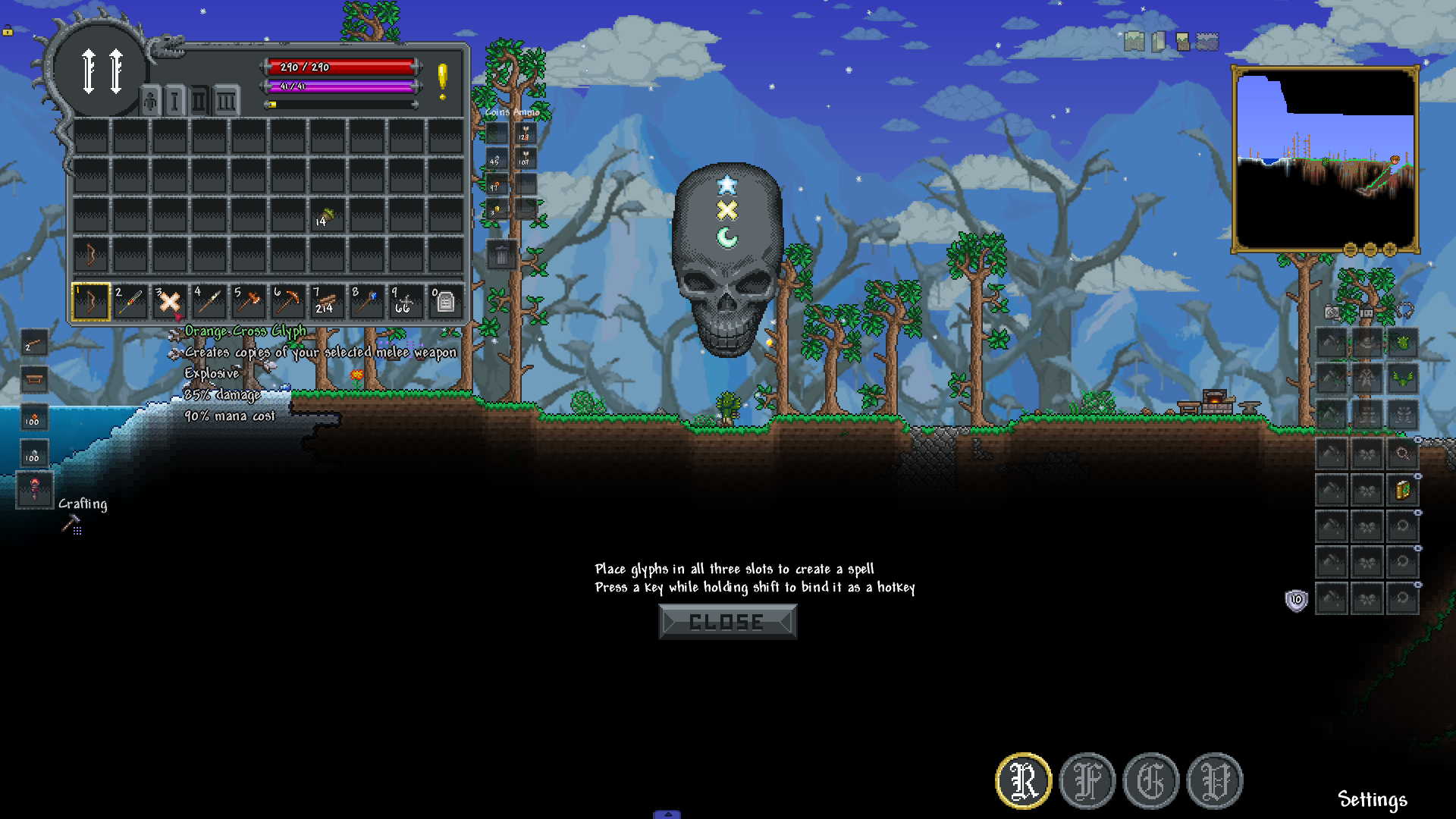Open the Crafting hammer window

71,523
